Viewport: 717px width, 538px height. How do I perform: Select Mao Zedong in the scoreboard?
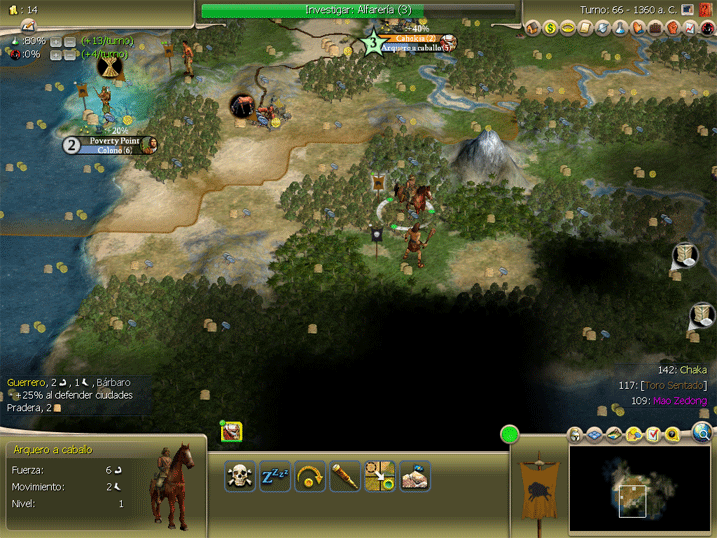680,401
